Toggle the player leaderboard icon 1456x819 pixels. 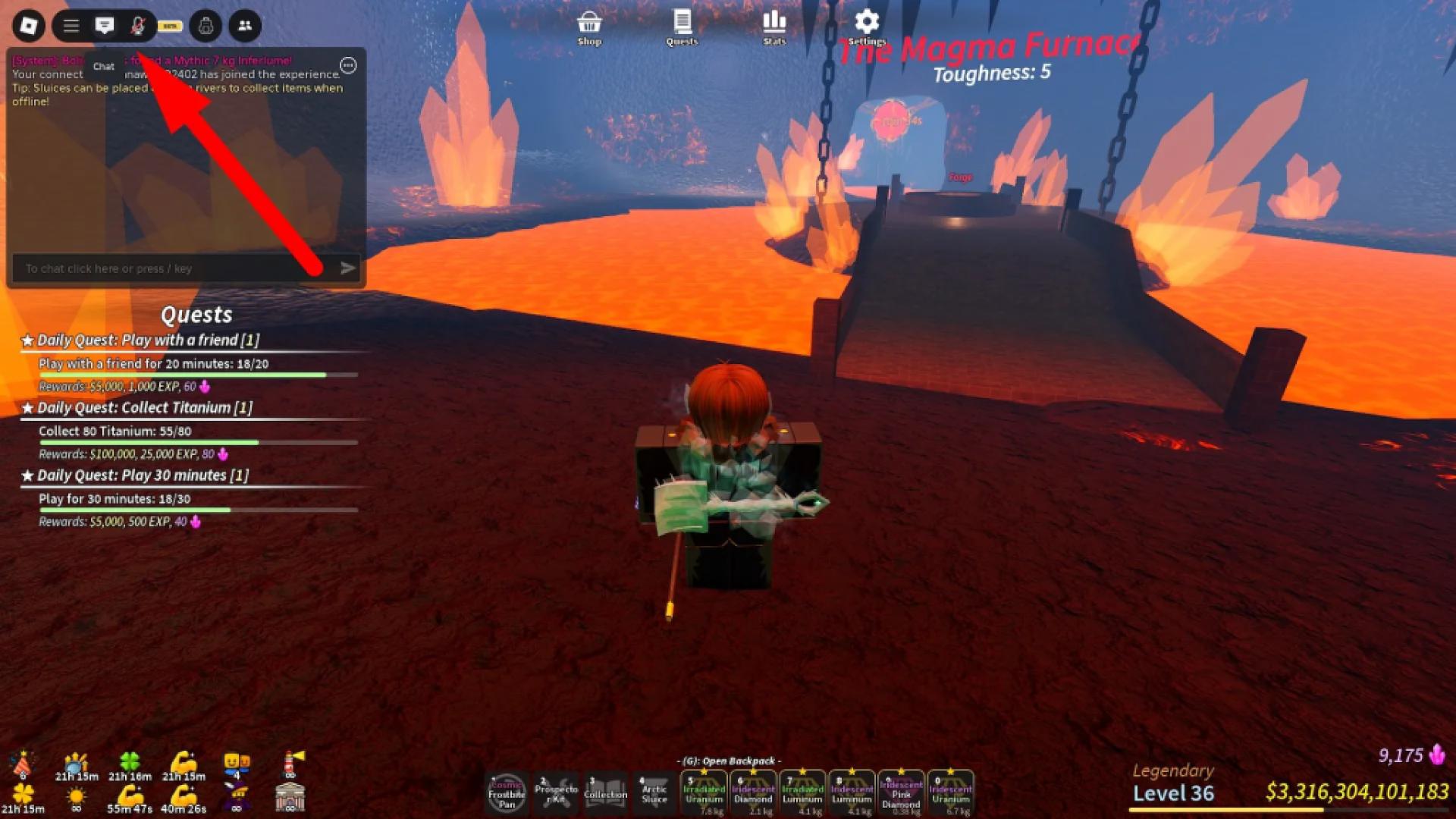point(244,25)
